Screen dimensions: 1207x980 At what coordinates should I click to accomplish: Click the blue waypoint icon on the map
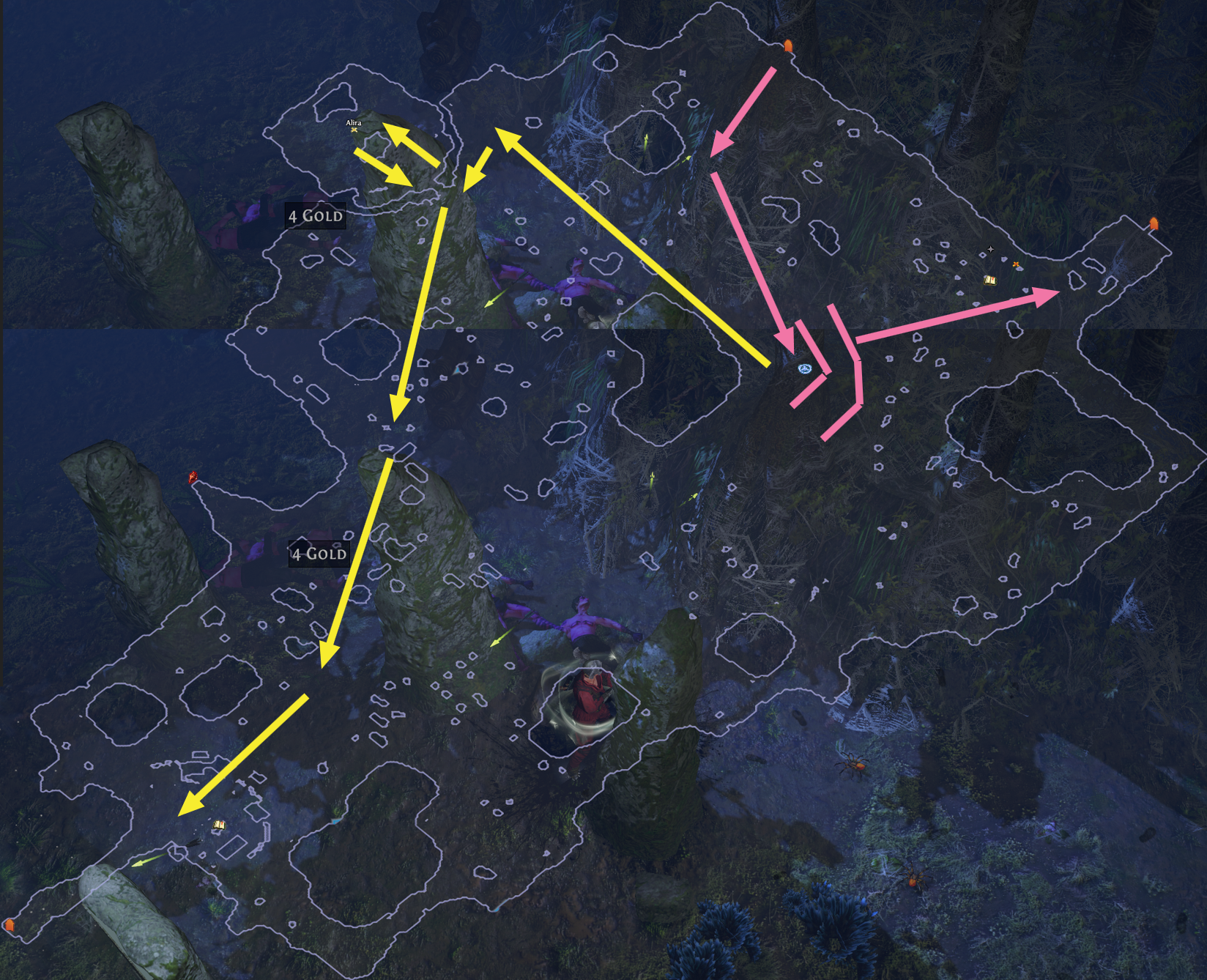pos(806,368)
